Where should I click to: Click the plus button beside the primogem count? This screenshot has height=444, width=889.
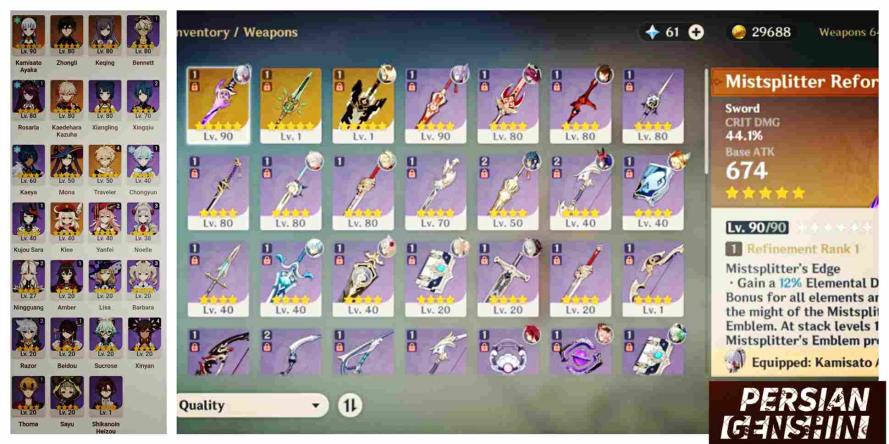pos(696,32)
